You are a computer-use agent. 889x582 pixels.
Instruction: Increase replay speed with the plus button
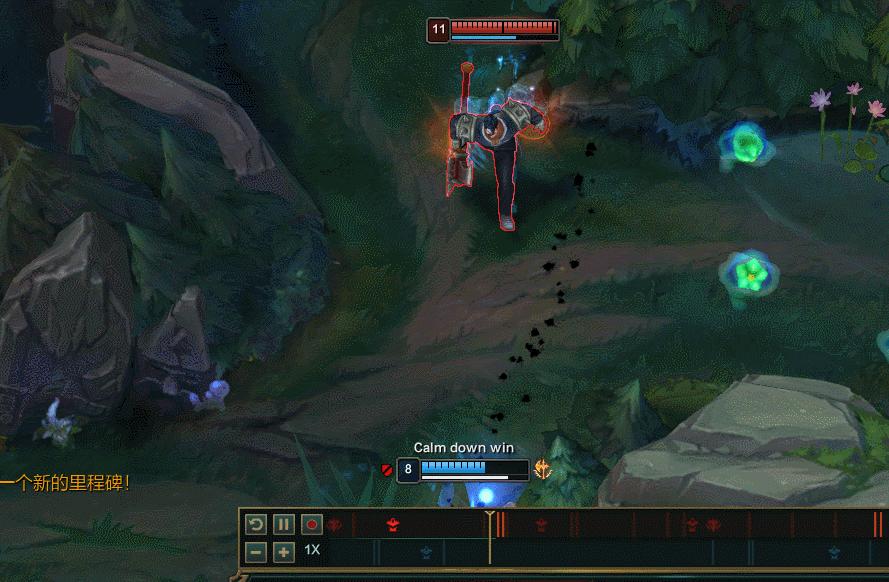284,551
